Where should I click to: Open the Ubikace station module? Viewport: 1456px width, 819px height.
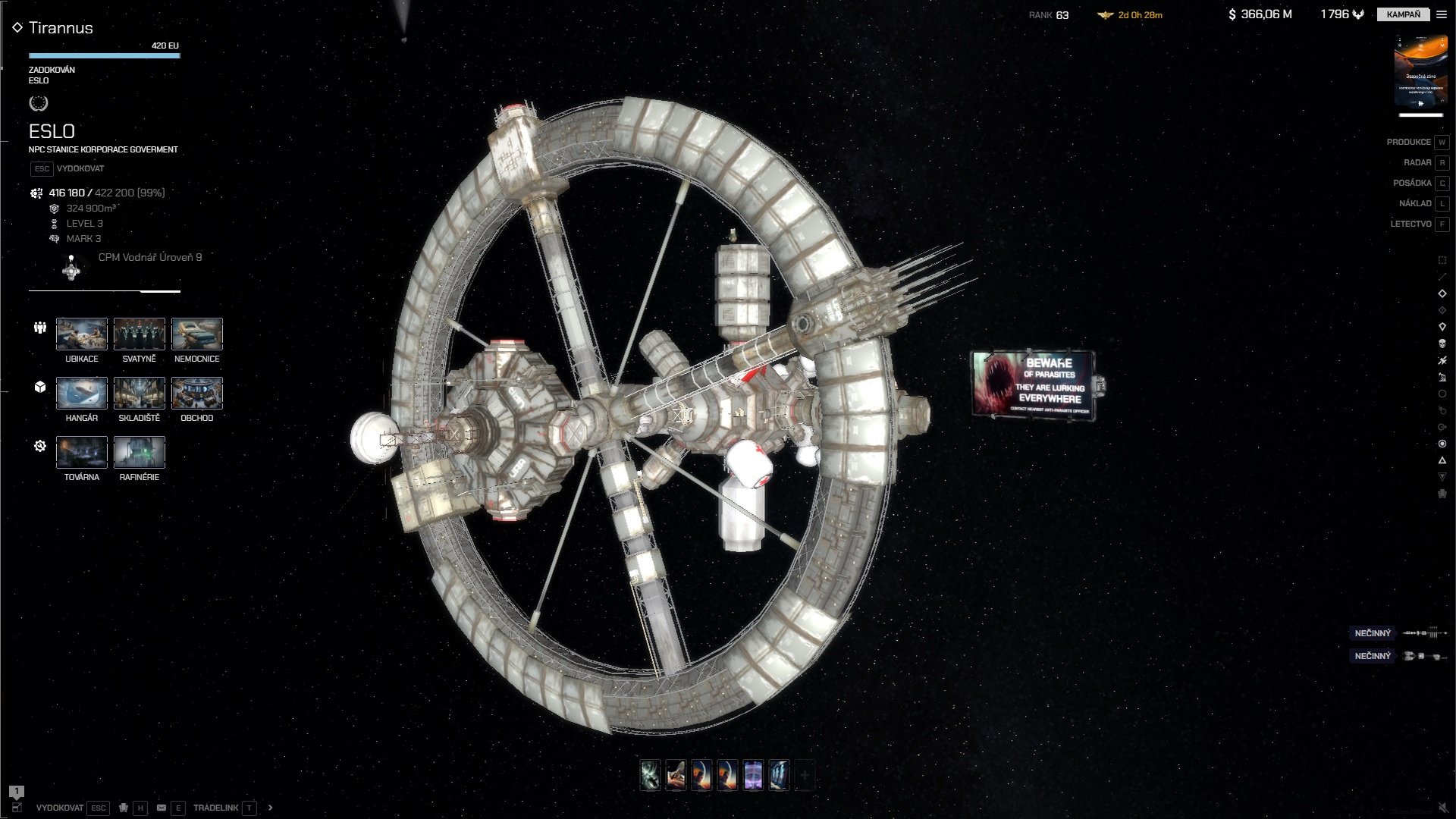82,334
